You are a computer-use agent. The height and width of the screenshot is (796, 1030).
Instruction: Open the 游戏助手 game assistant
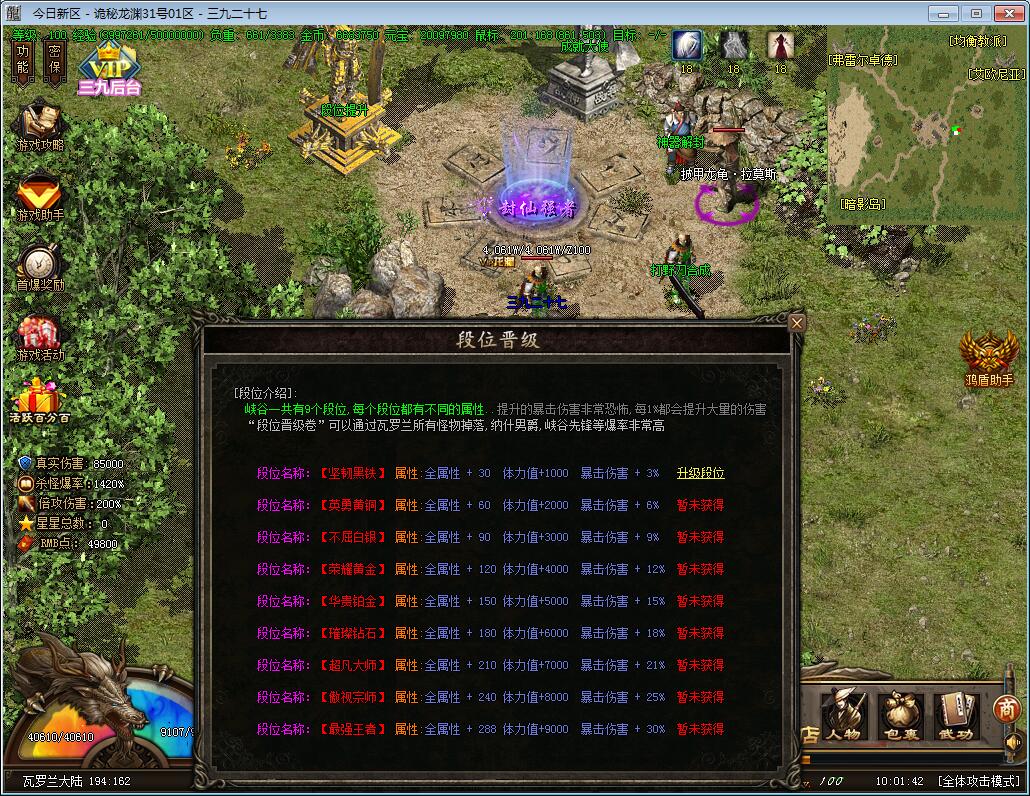coord(39,197)
